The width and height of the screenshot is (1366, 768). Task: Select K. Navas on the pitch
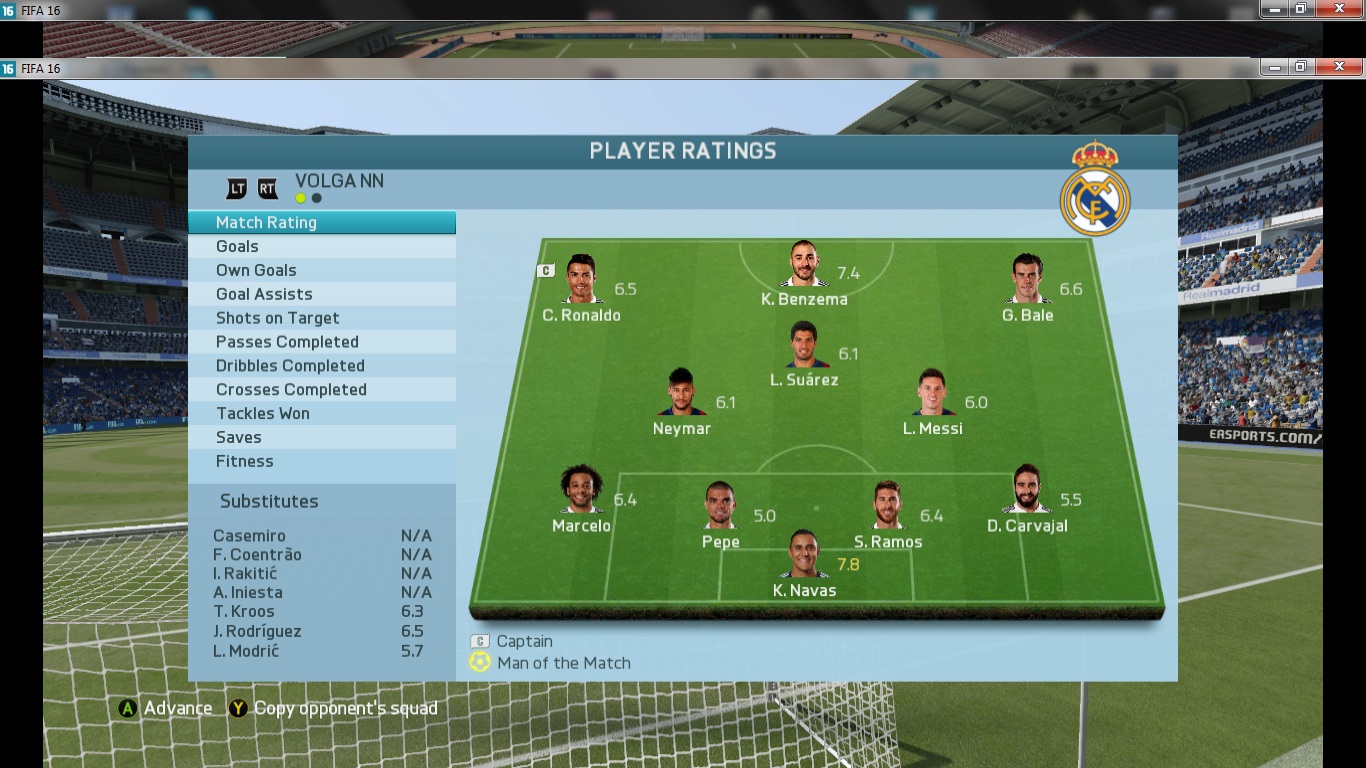click(804, 555)
